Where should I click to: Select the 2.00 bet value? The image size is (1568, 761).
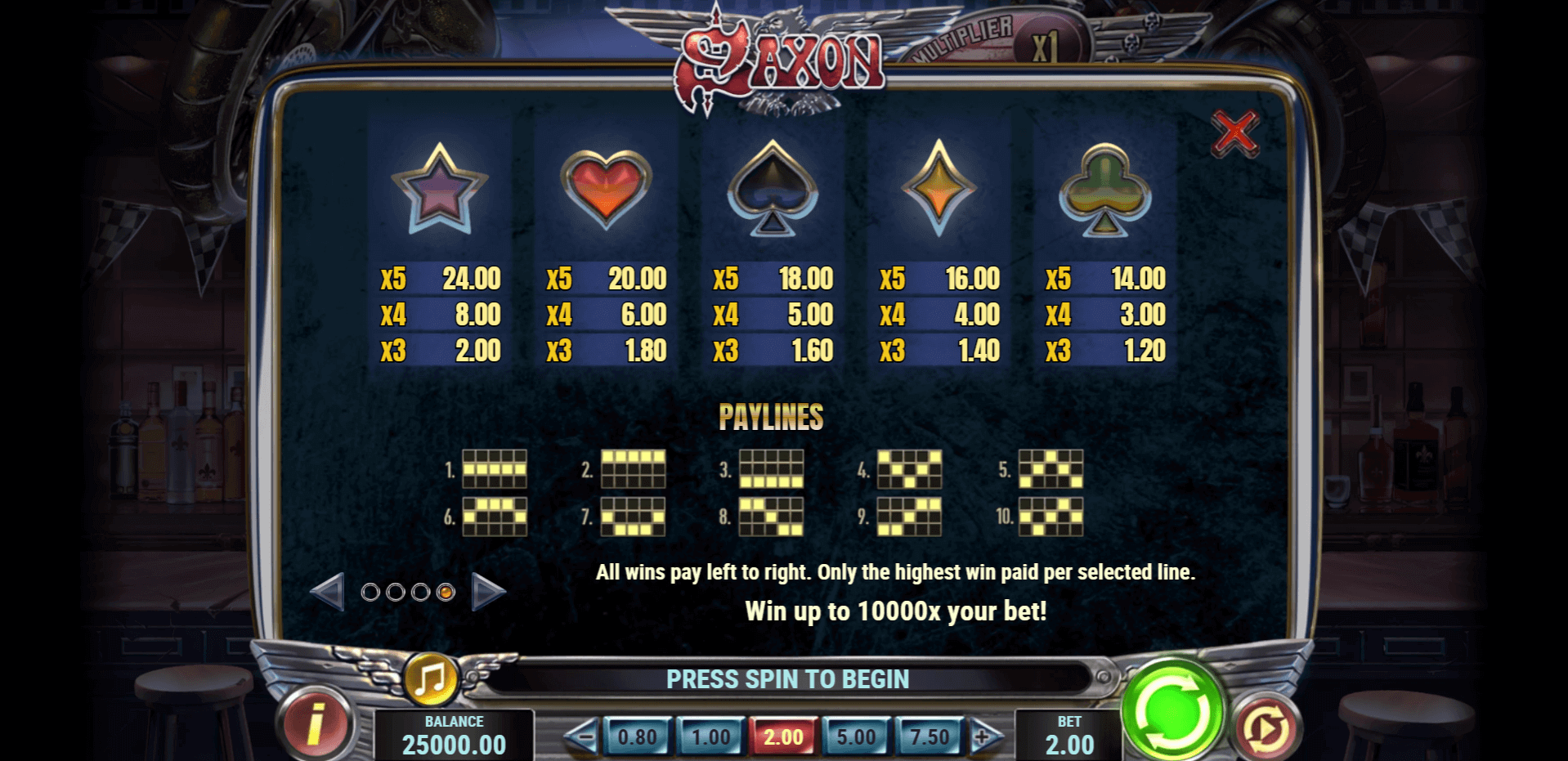783,737
